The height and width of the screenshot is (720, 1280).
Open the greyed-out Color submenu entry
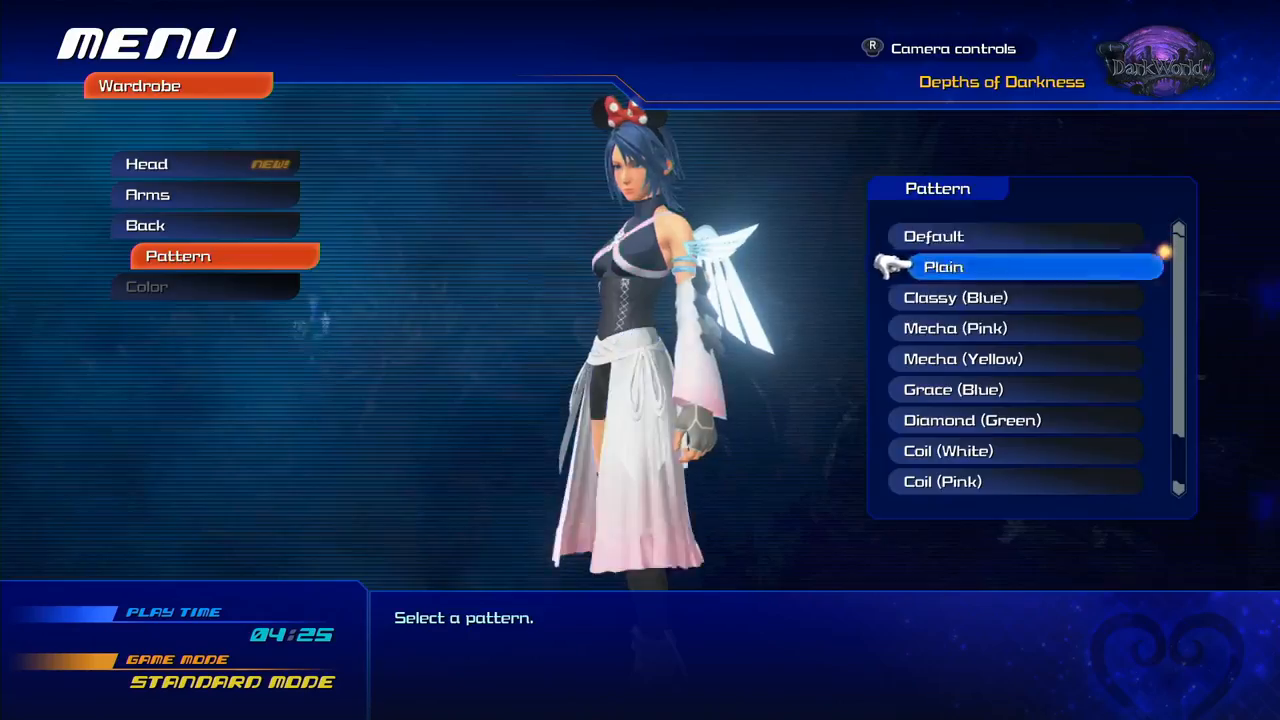[205, 287]
